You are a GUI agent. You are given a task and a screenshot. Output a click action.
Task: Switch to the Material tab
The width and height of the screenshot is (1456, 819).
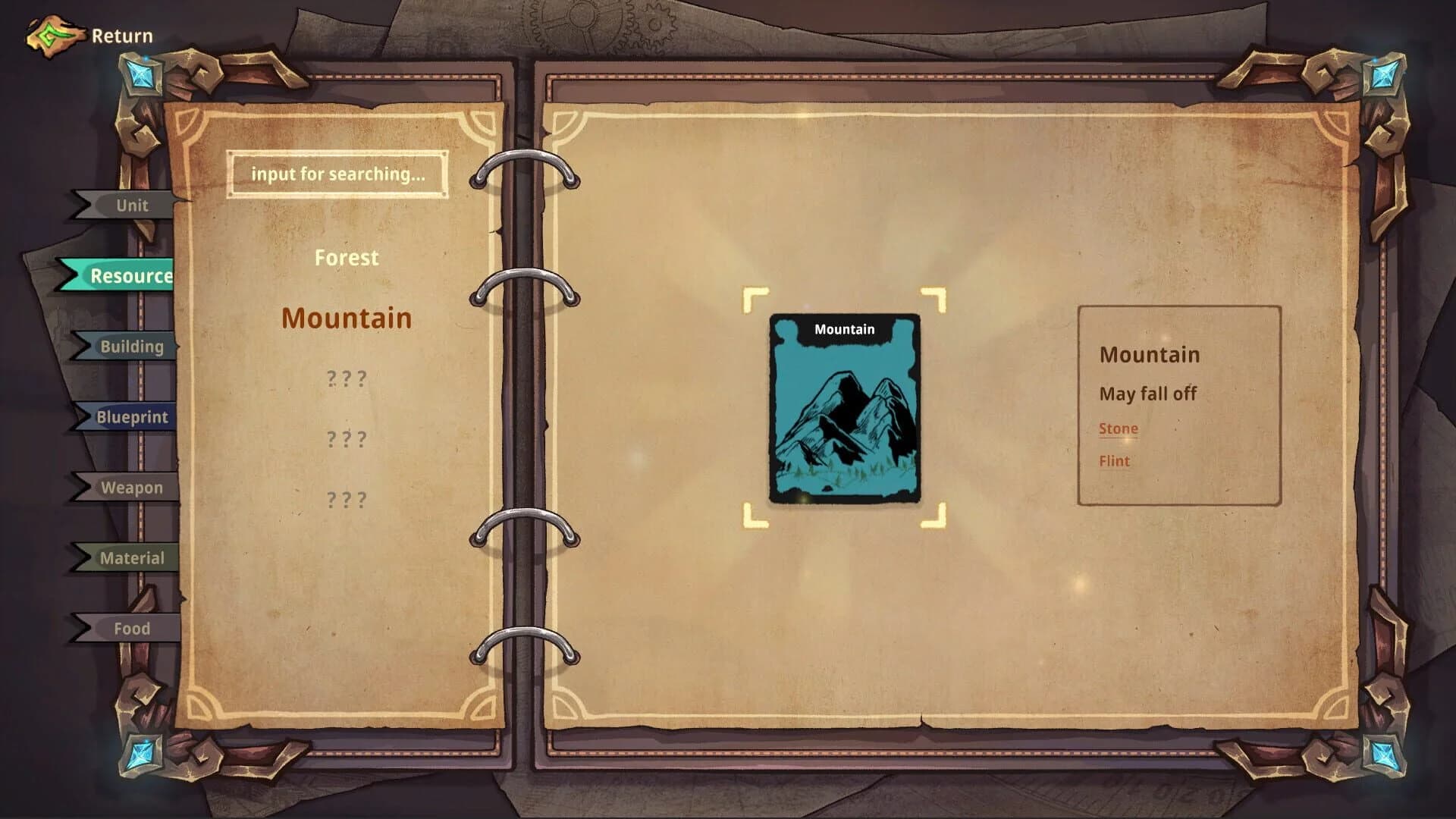pyautogui.click(x=133, y=558)
